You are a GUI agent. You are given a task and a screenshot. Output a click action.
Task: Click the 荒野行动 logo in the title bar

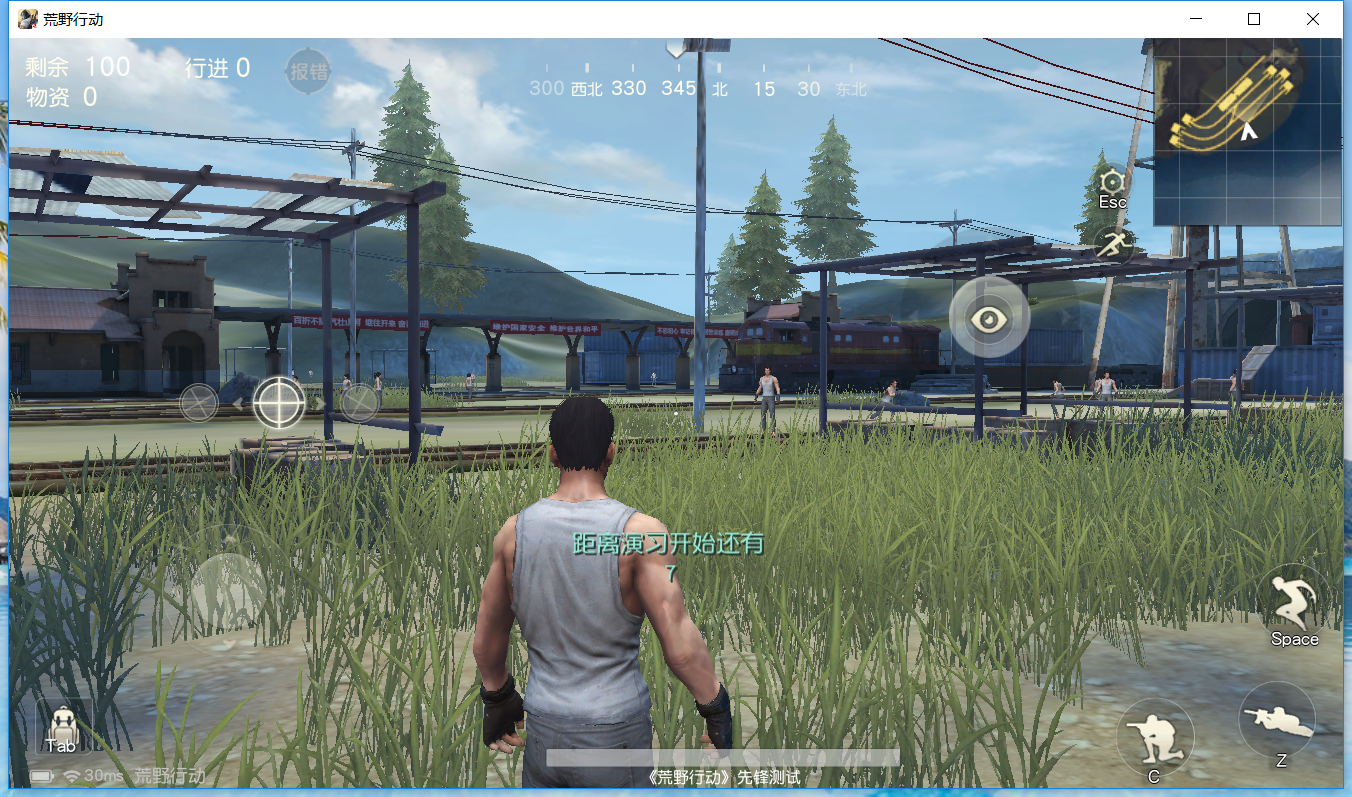[26, 18]
